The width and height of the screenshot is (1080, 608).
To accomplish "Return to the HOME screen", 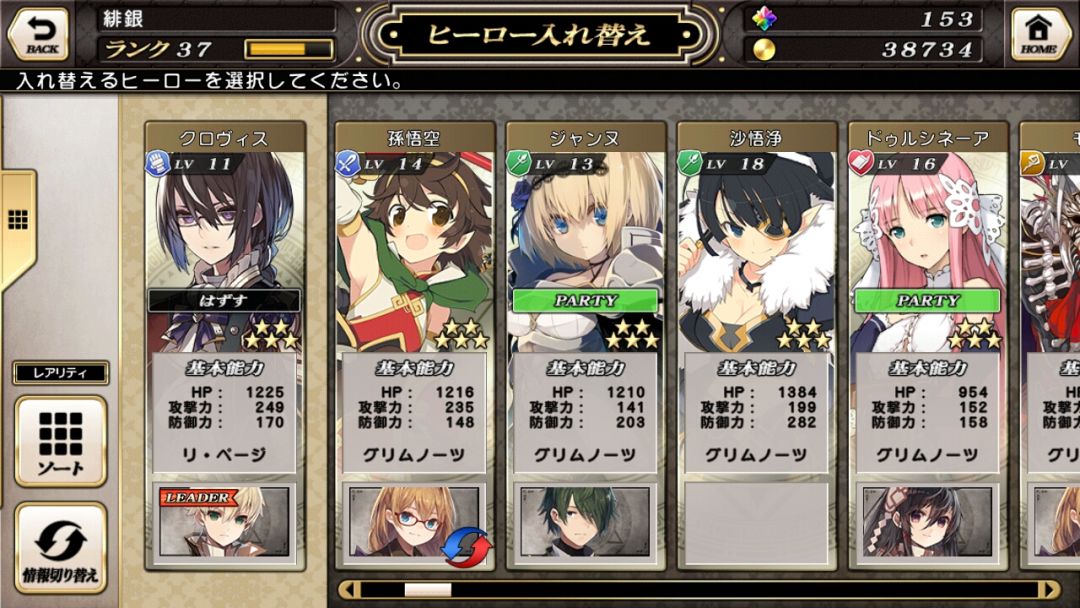I will coord(1040,33).
